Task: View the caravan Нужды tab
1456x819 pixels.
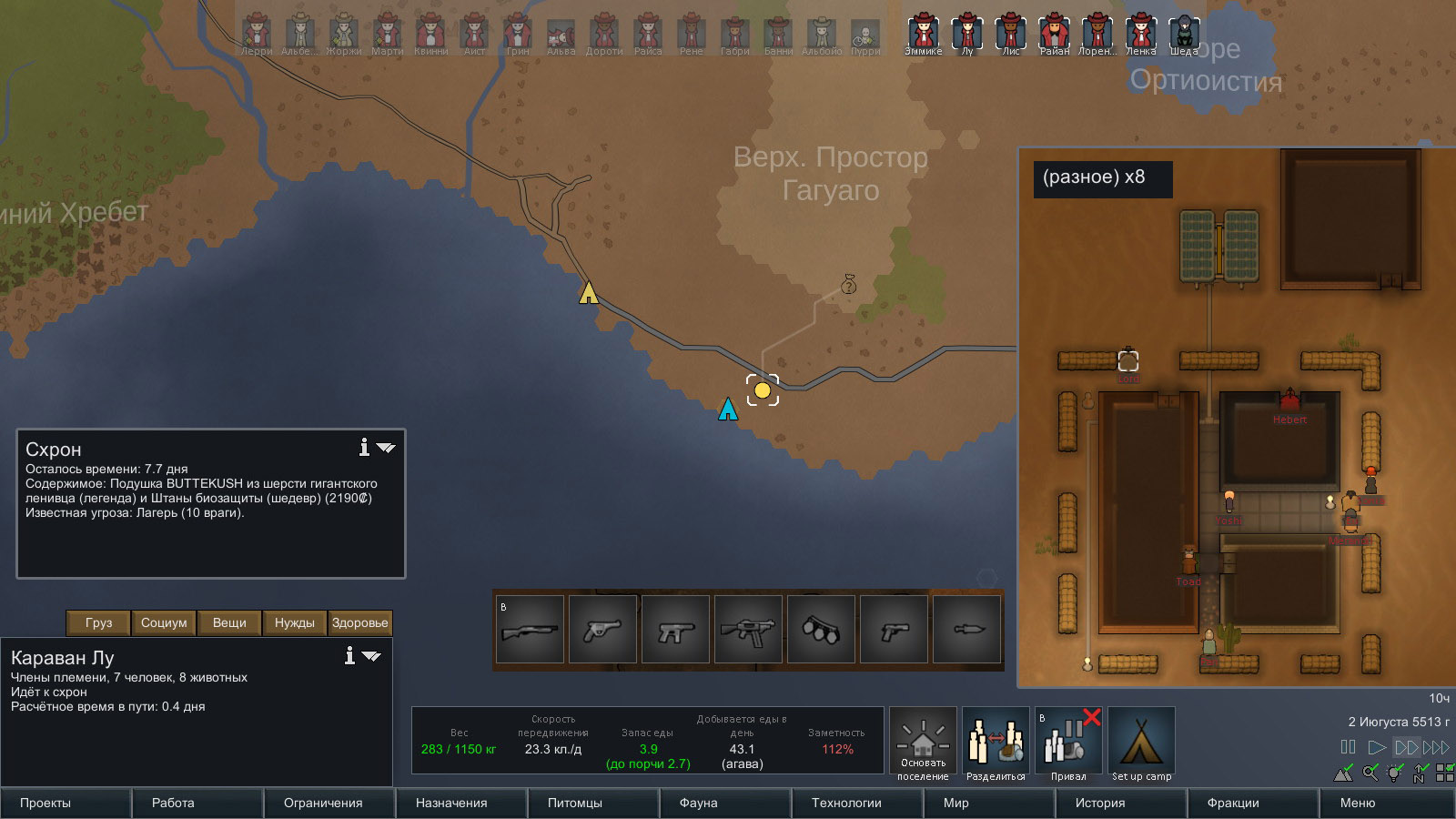Action: coord(295,622)
